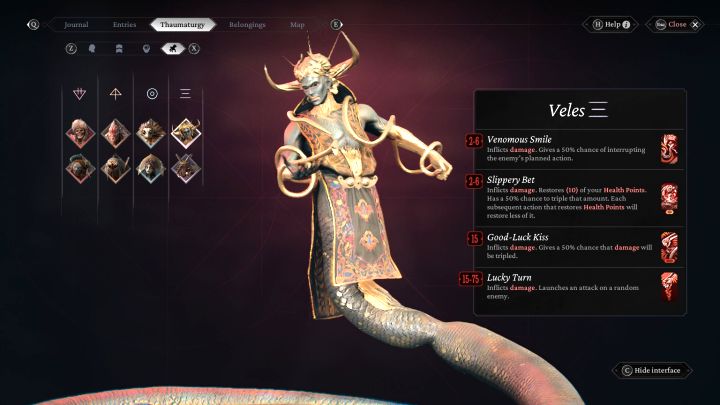The width and height of the screenshot is (720, 405).
Task: Open the Journal tab
Action: (x=76, y=24)
